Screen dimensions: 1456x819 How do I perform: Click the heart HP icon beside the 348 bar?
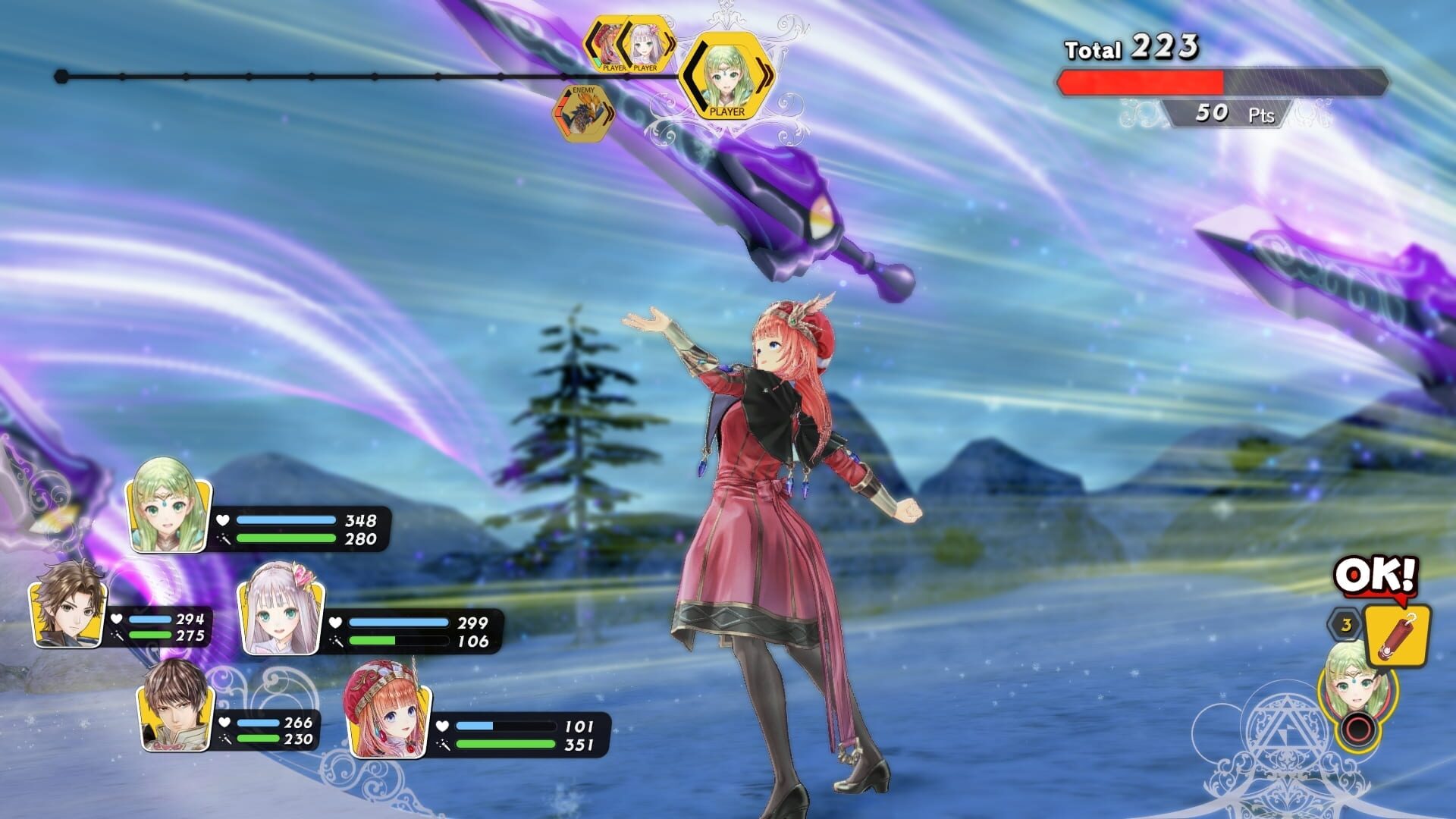[x=223, y=519]
